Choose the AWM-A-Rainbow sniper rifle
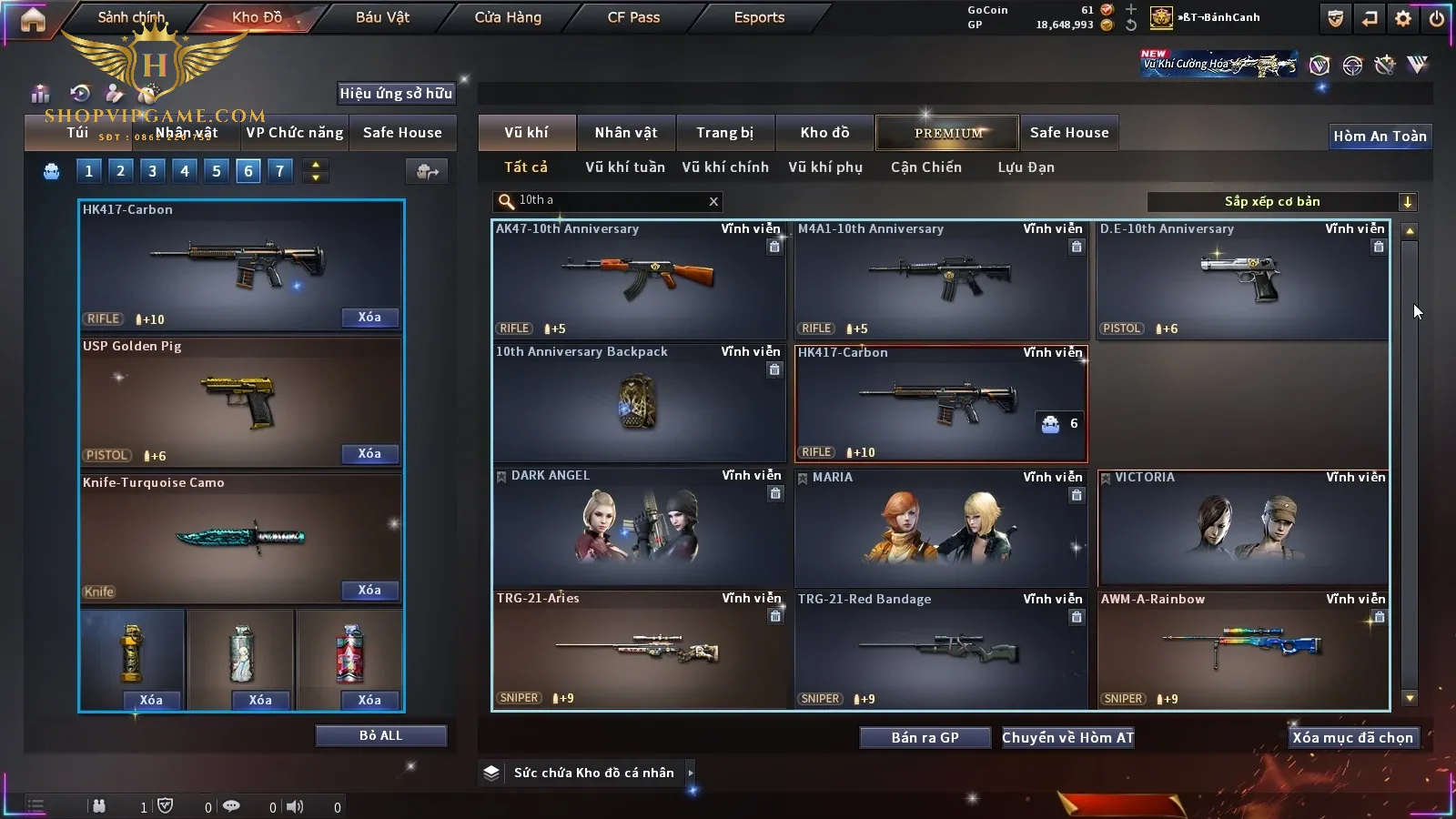This screenshot has width=1456, height=819. 1243,650
